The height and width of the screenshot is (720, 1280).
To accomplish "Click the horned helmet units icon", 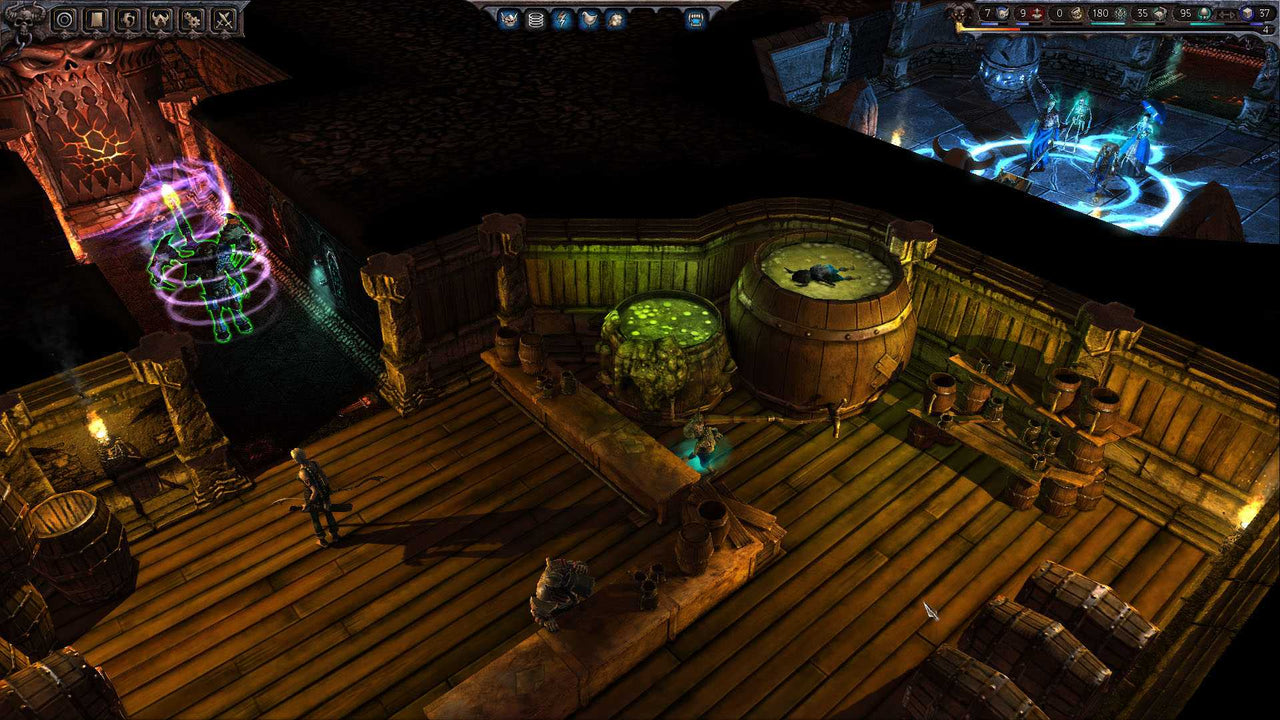I will click(x=159, y=19).
